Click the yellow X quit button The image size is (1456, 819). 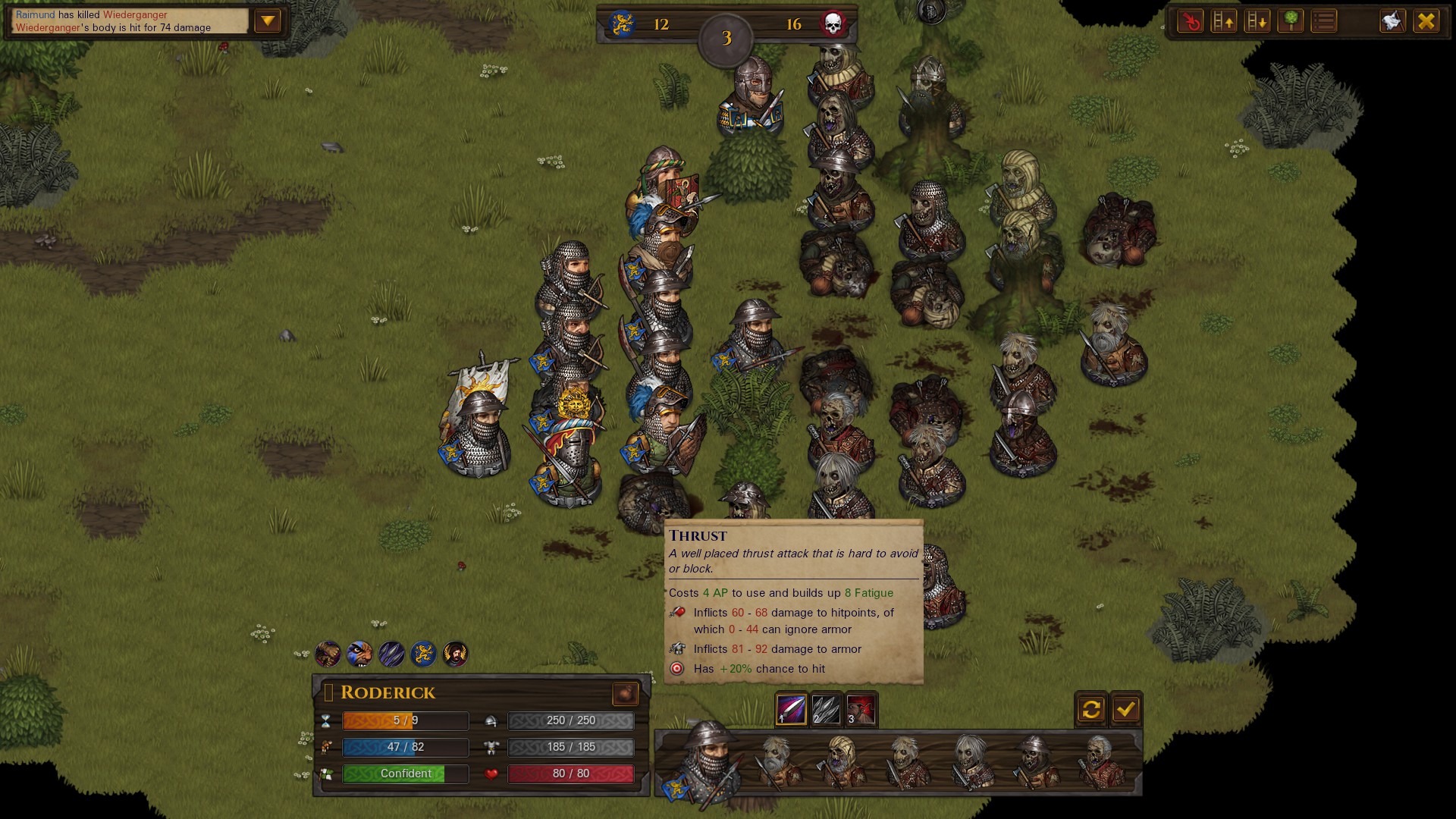1426,21
